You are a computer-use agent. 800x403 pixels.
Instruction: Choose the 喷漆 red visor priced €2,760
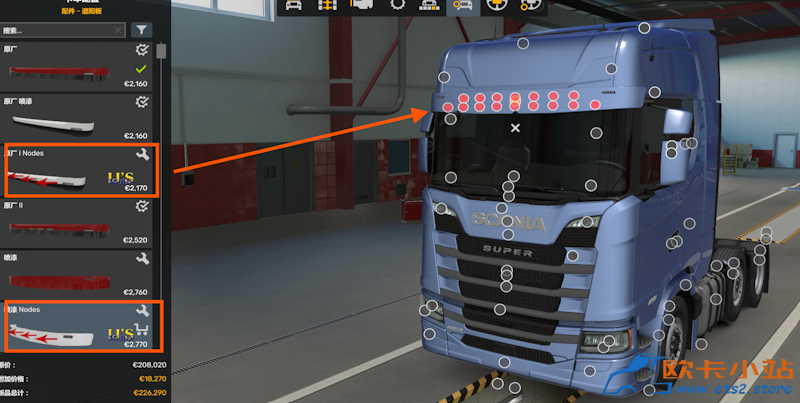click(x=75, y=275)
